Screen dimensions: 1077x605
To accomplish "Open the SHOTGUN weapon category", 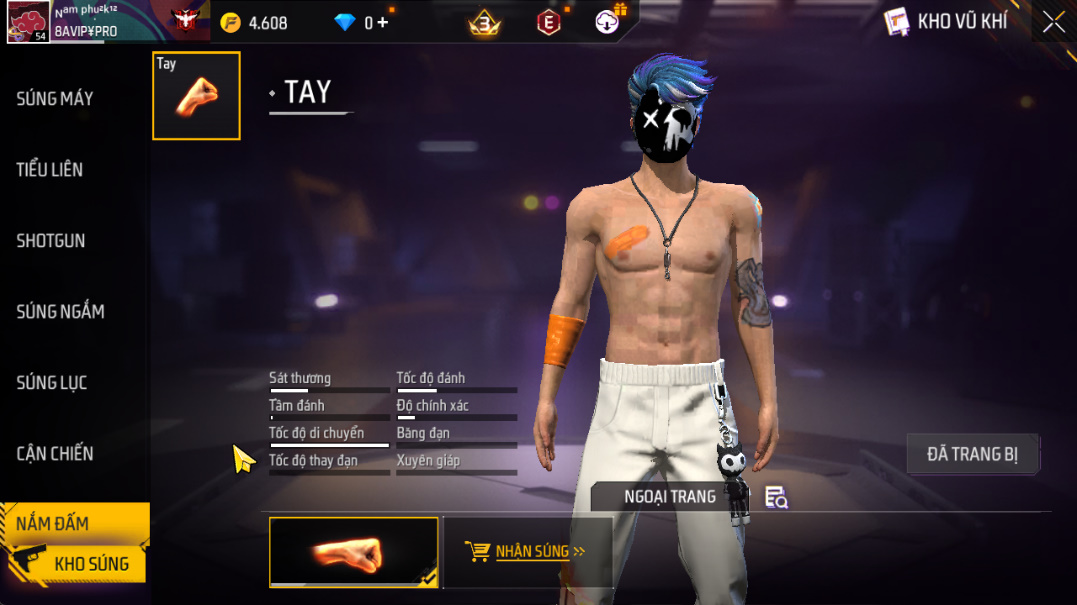I will click(x=51, y=241).
